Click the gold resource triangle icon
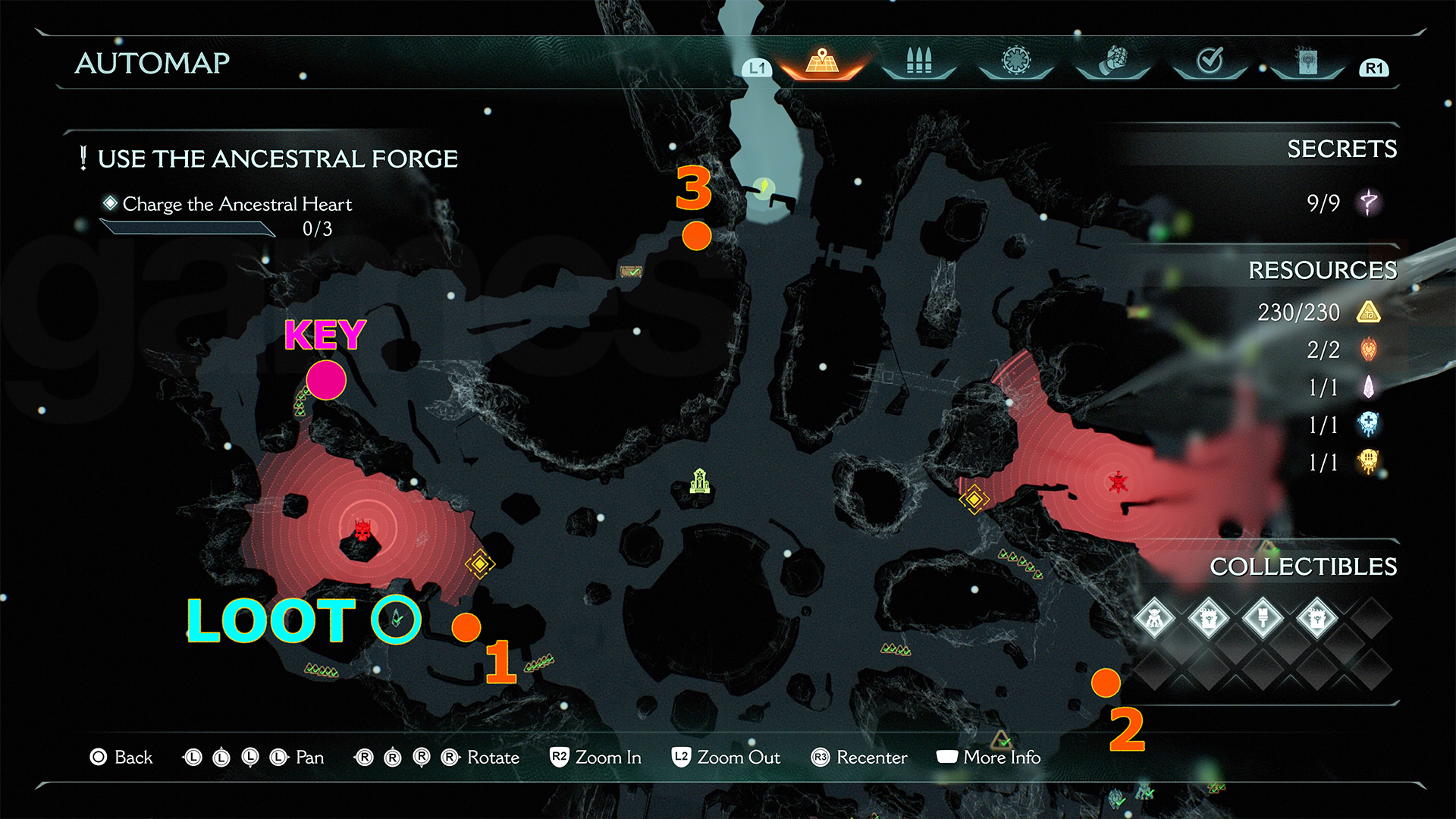1456x819 pixels. click(x=1369, y=312)
